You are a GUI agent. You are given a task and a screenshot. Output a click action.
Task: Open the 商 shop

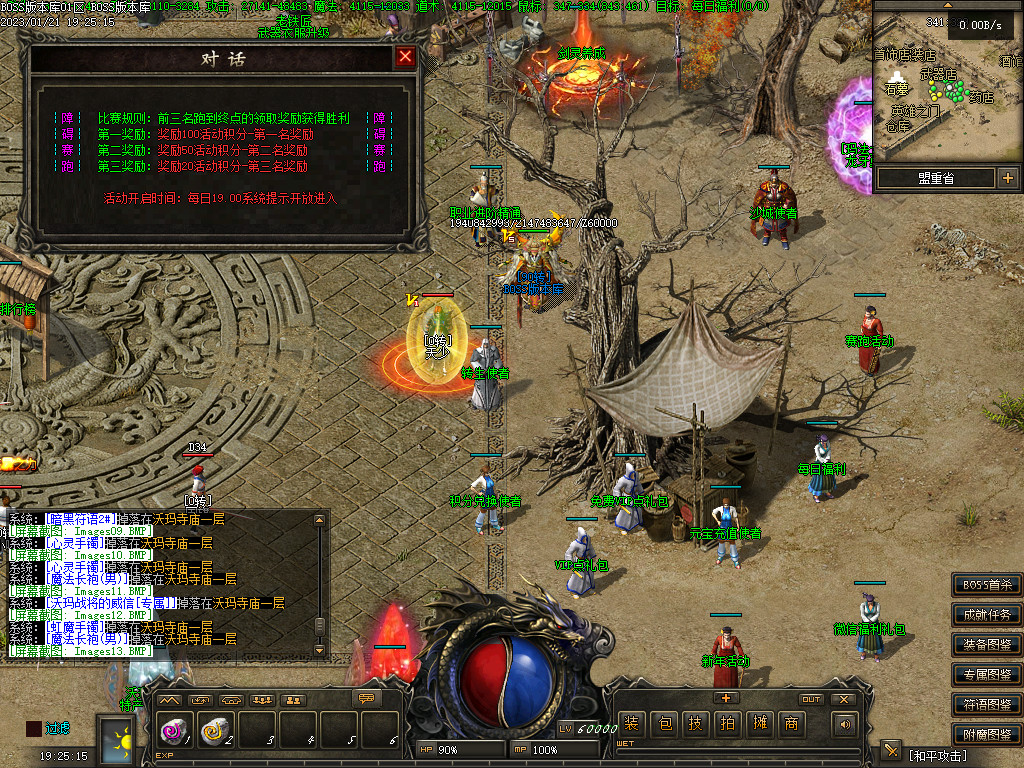pos(792,724)
